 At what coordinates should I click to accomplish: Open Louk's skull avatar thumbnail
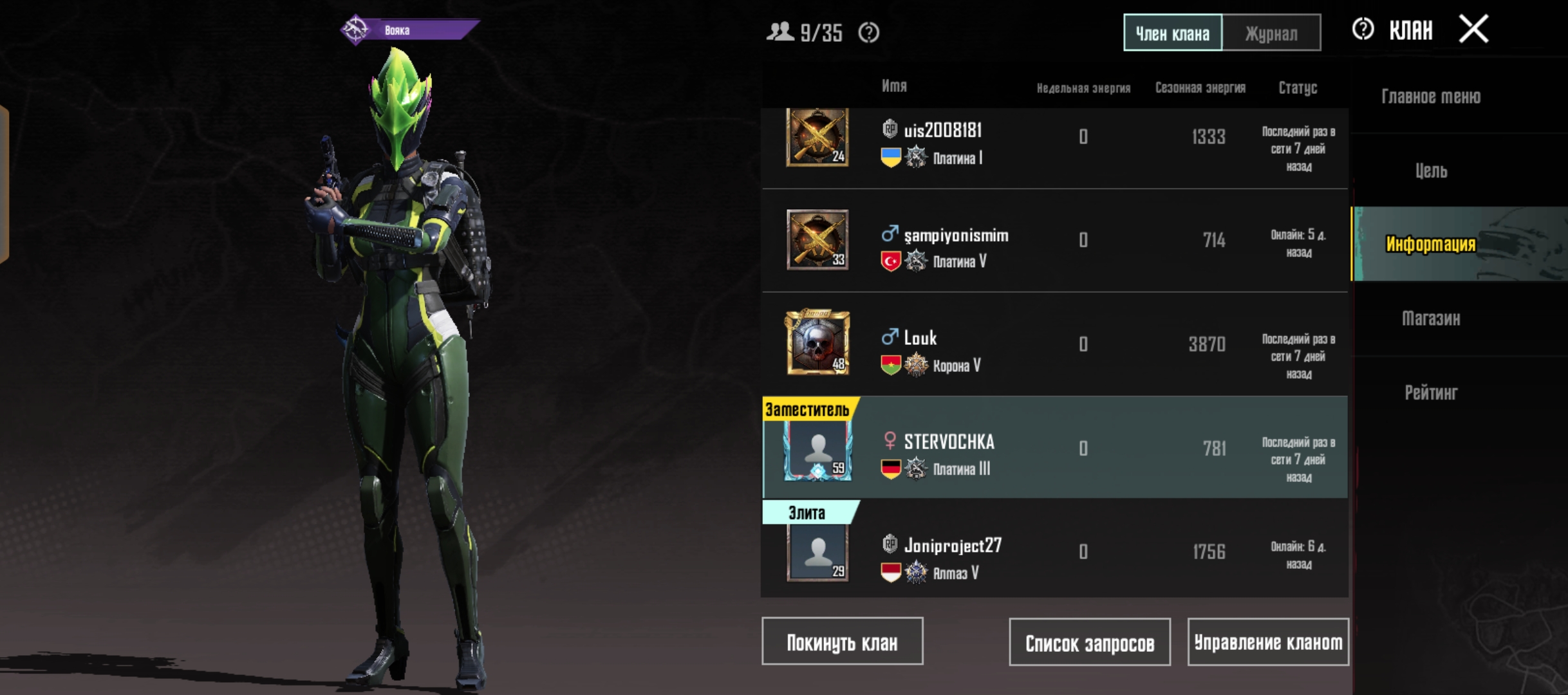coord(817,343)
